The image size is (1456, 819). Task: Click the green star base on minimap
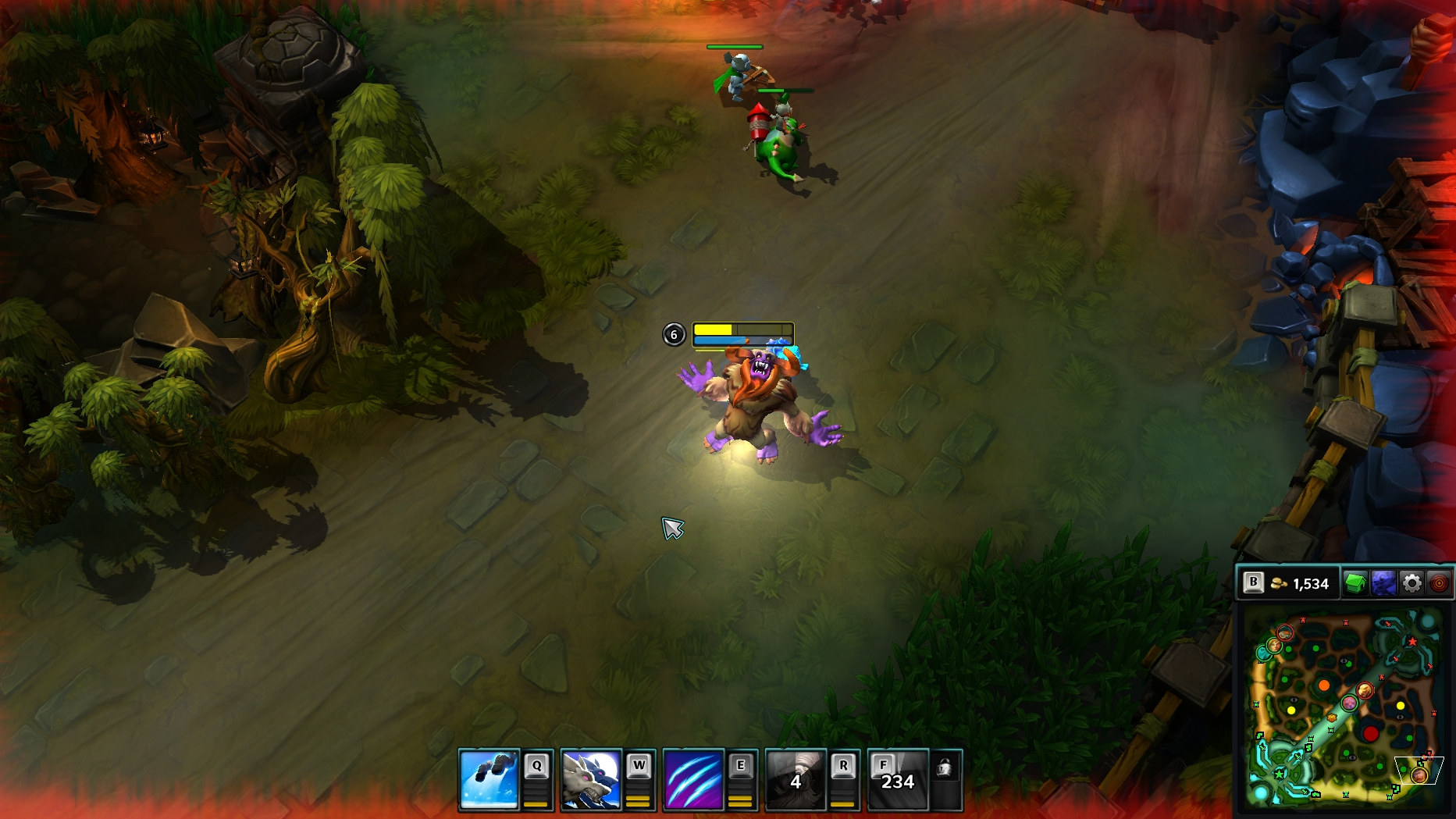pyautogui.click(x=1280, y=773)
